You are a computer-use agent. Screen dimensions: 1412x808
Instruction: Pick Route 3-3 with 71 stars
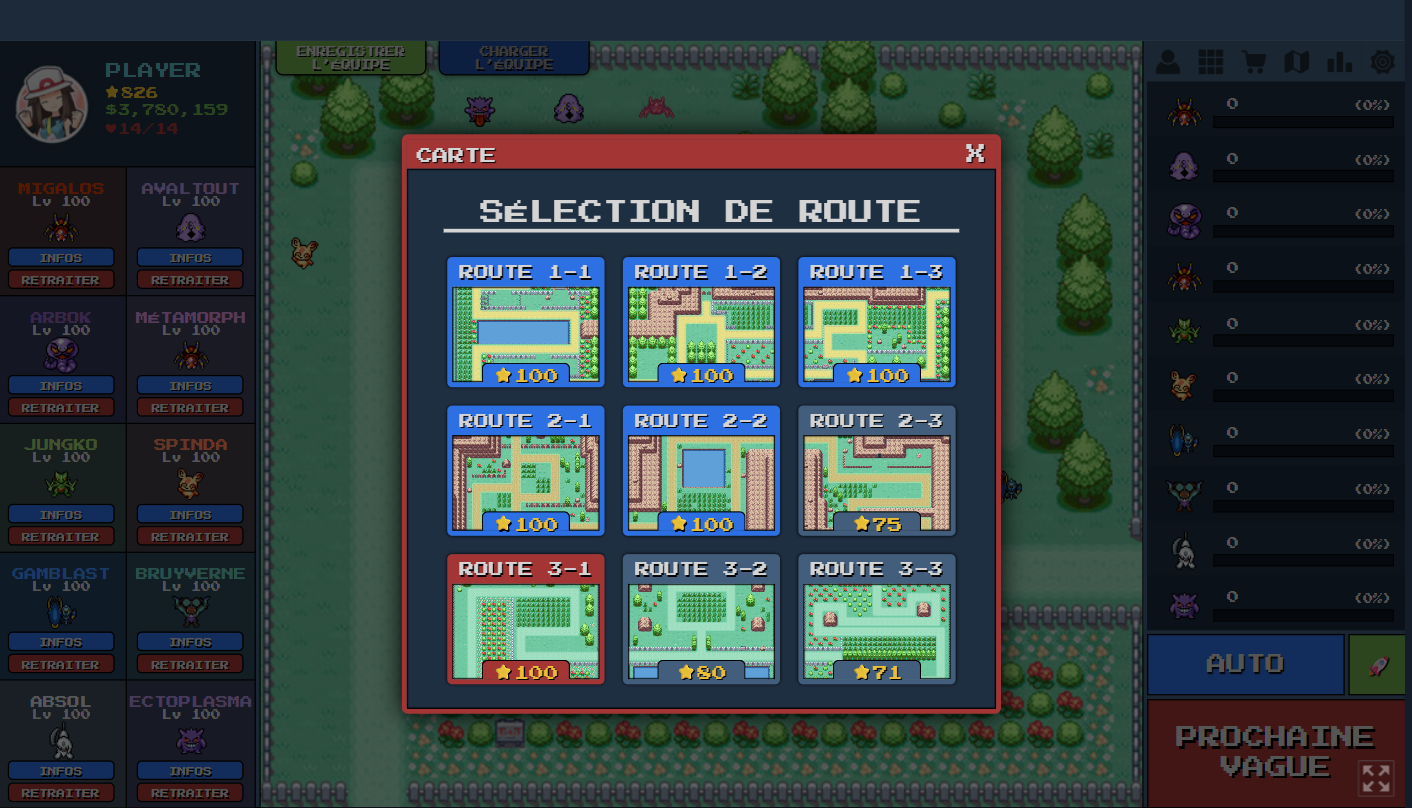pos(876,620)
